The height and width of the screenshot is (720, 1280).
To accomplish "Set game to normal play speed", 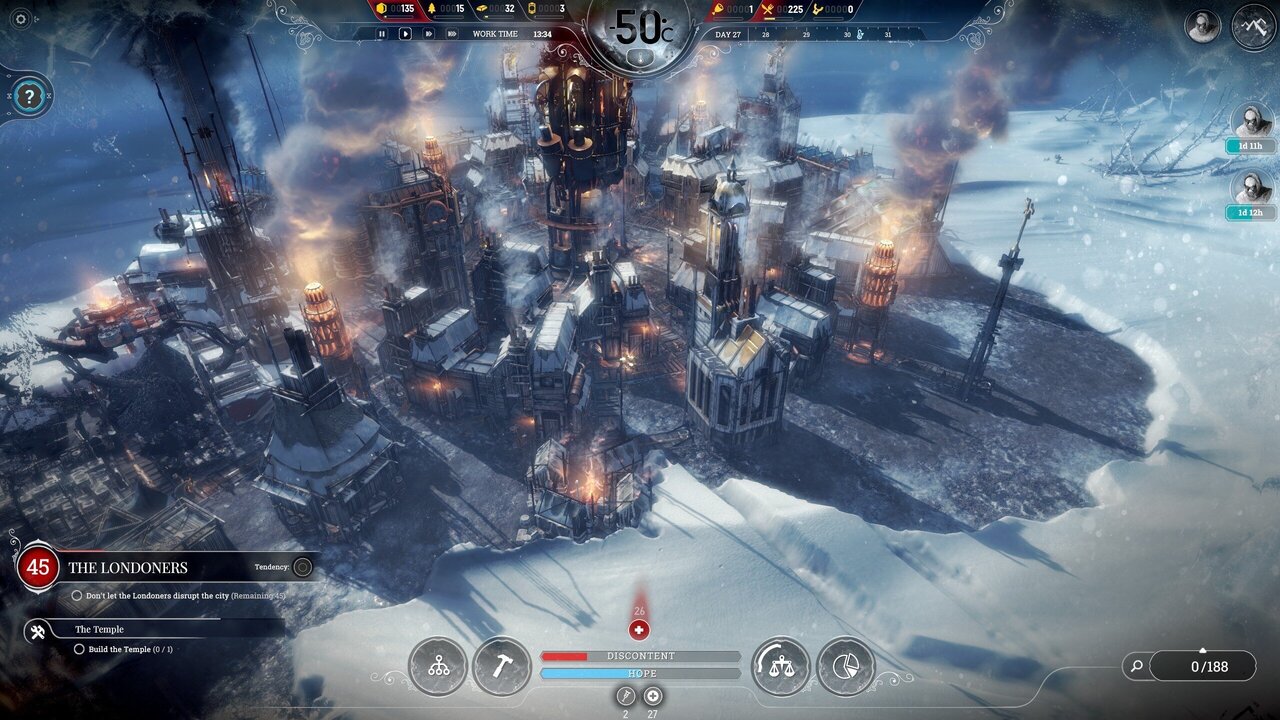I will 405,33.
